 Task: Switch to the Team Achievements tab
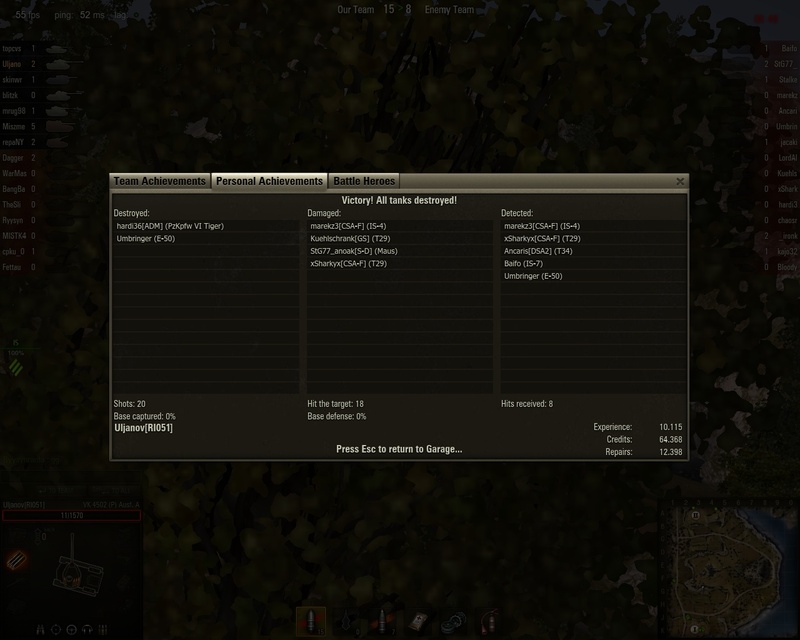tap(160, 181)
